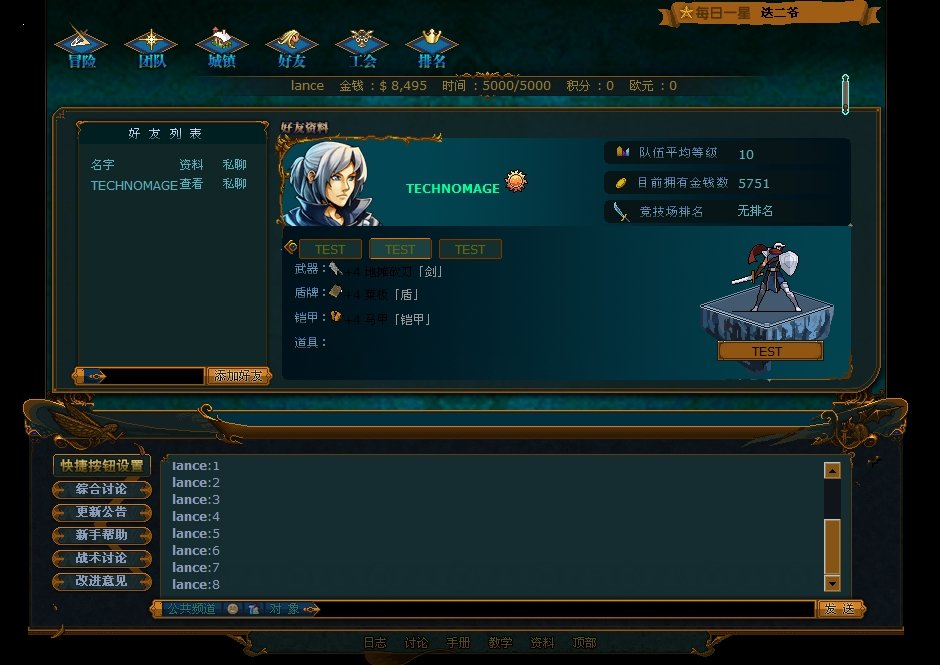This screenshot has height=665, width=940.
Task: Start private chat with TECHNOMAGE via 私聊
Action: [x=234, y=185]
